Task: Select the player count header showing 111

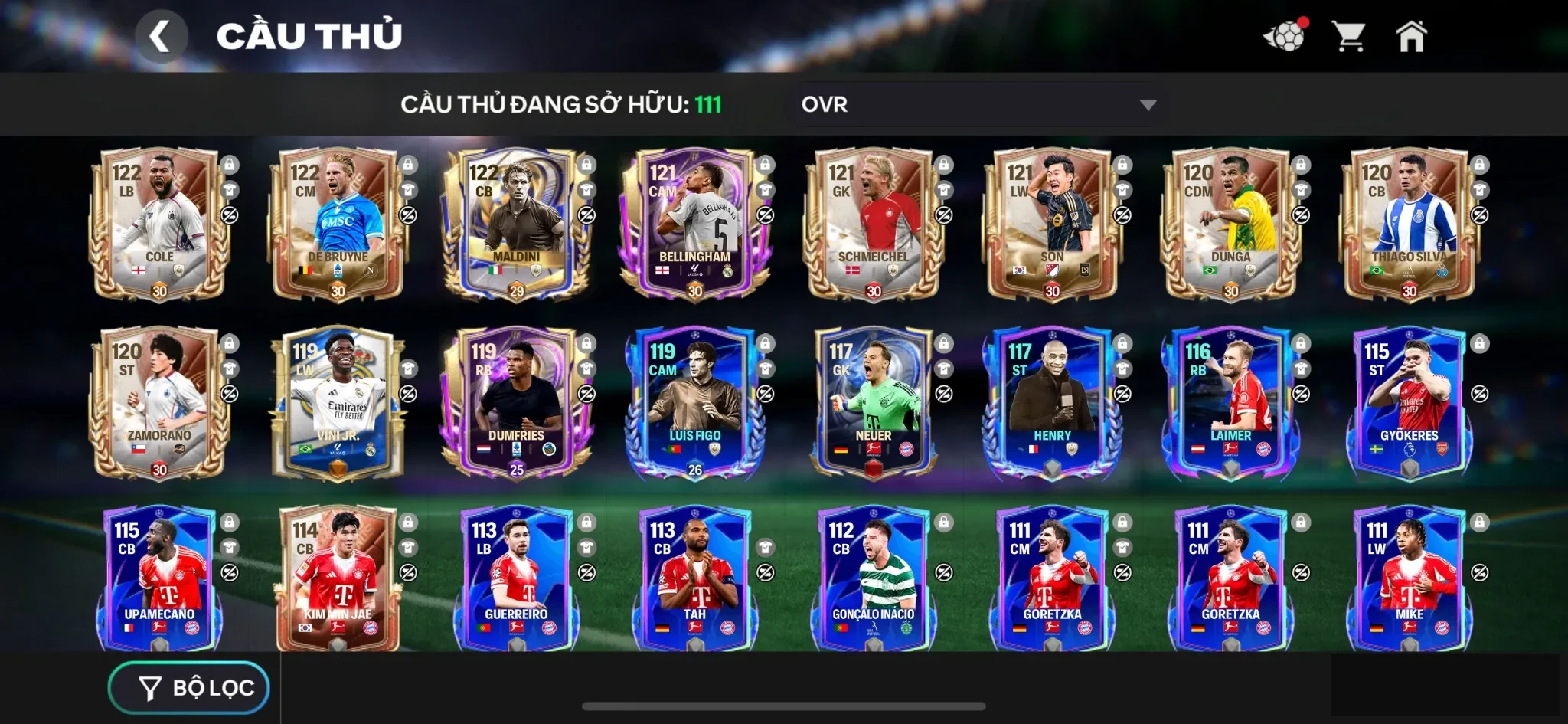Action: tap(559, 105)
